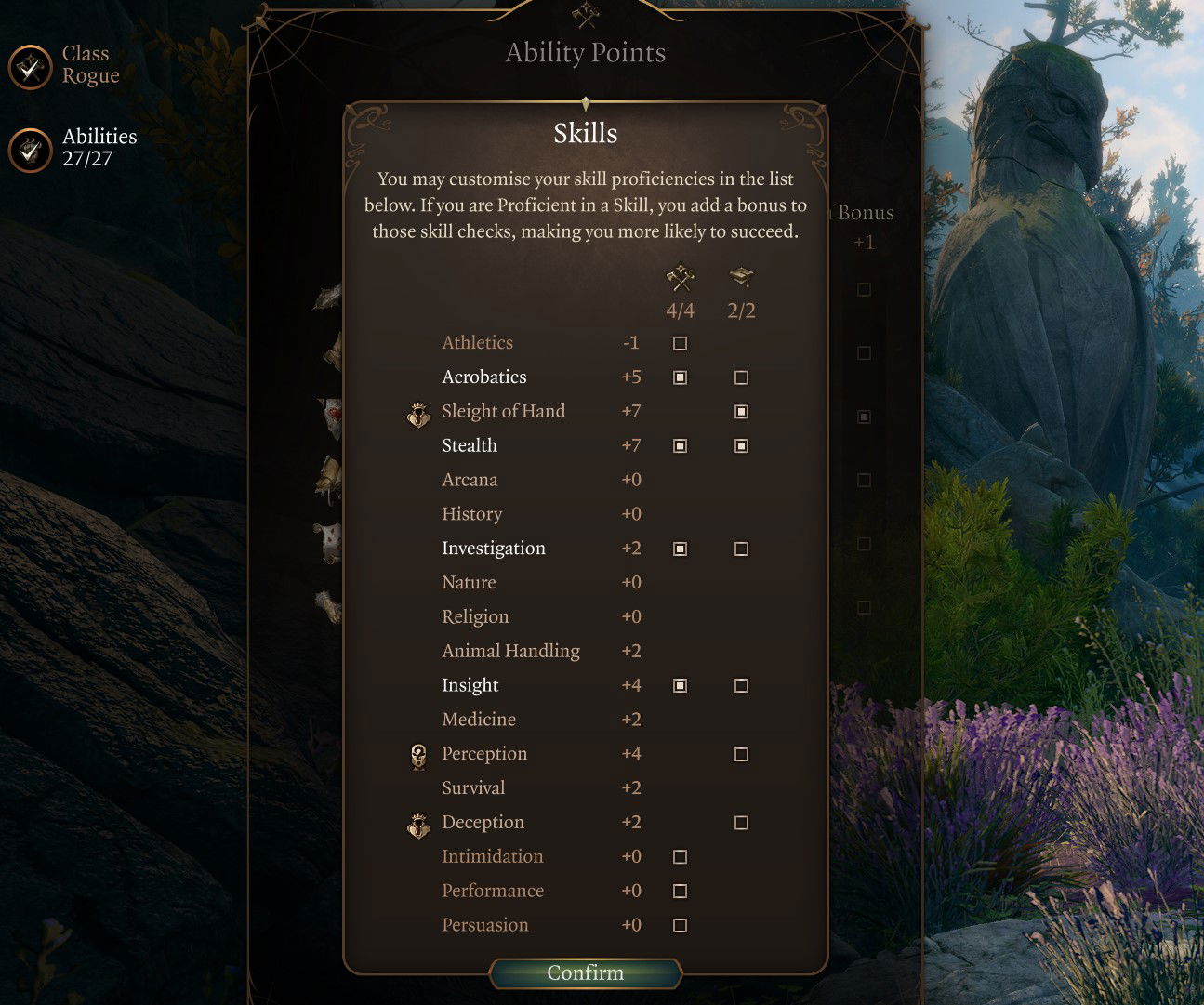Uncheck Sleight of Hand expertise checkbox
This screenshot has width=1204, height=1005.
[x=741, y=412]
